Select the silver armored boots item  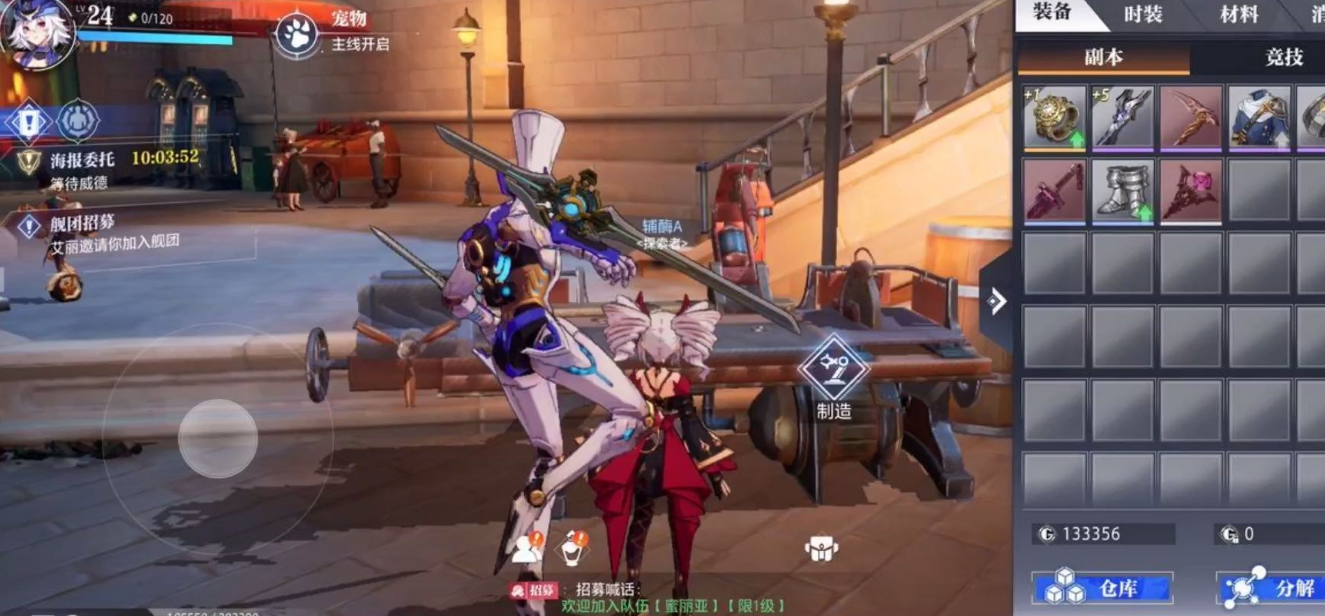(1122, 190)
